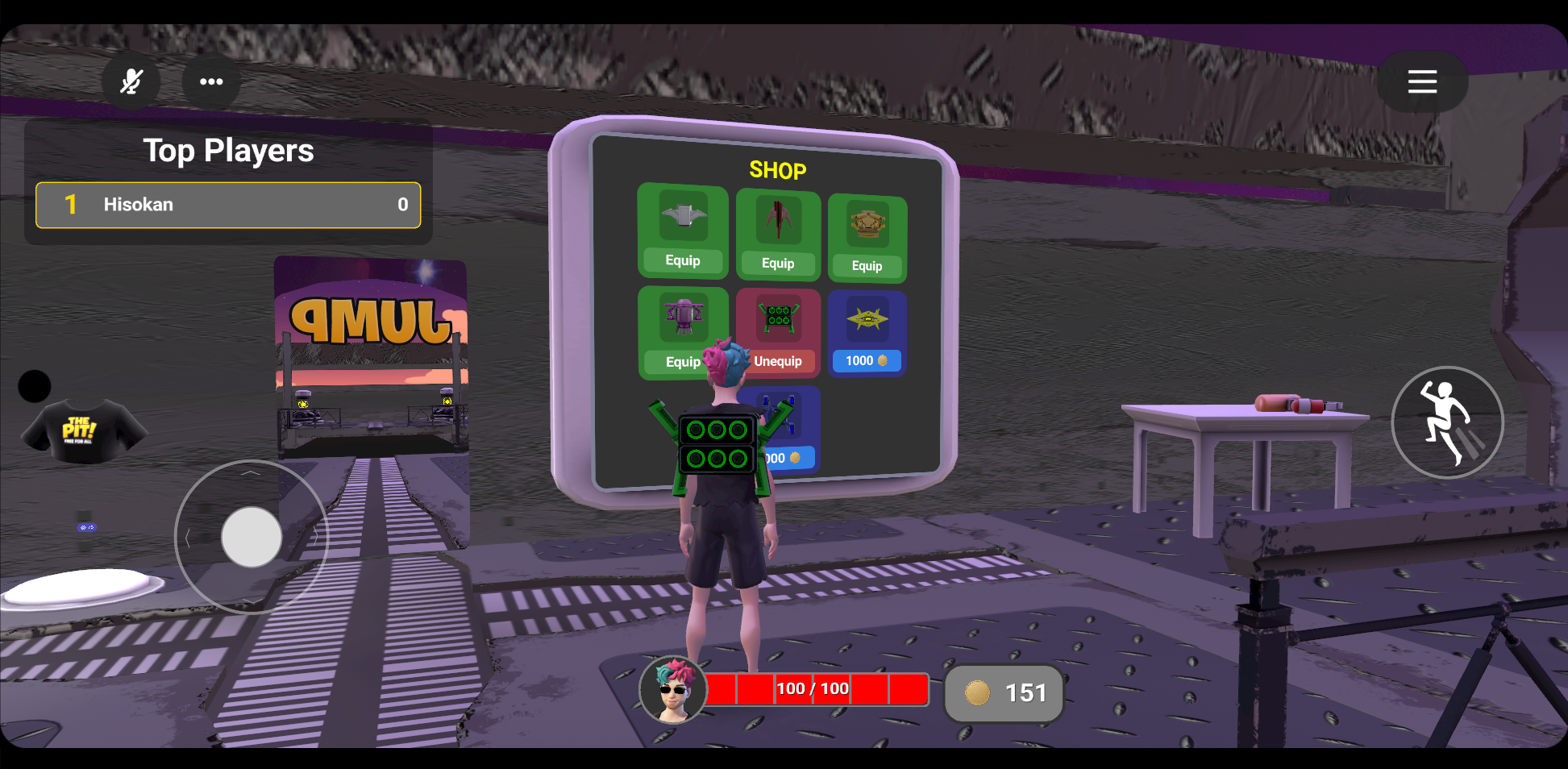The width and height of the screenshot is (1568, 769).
Task: Tap the movement joystick knob
Action: (x=252, y=537)
